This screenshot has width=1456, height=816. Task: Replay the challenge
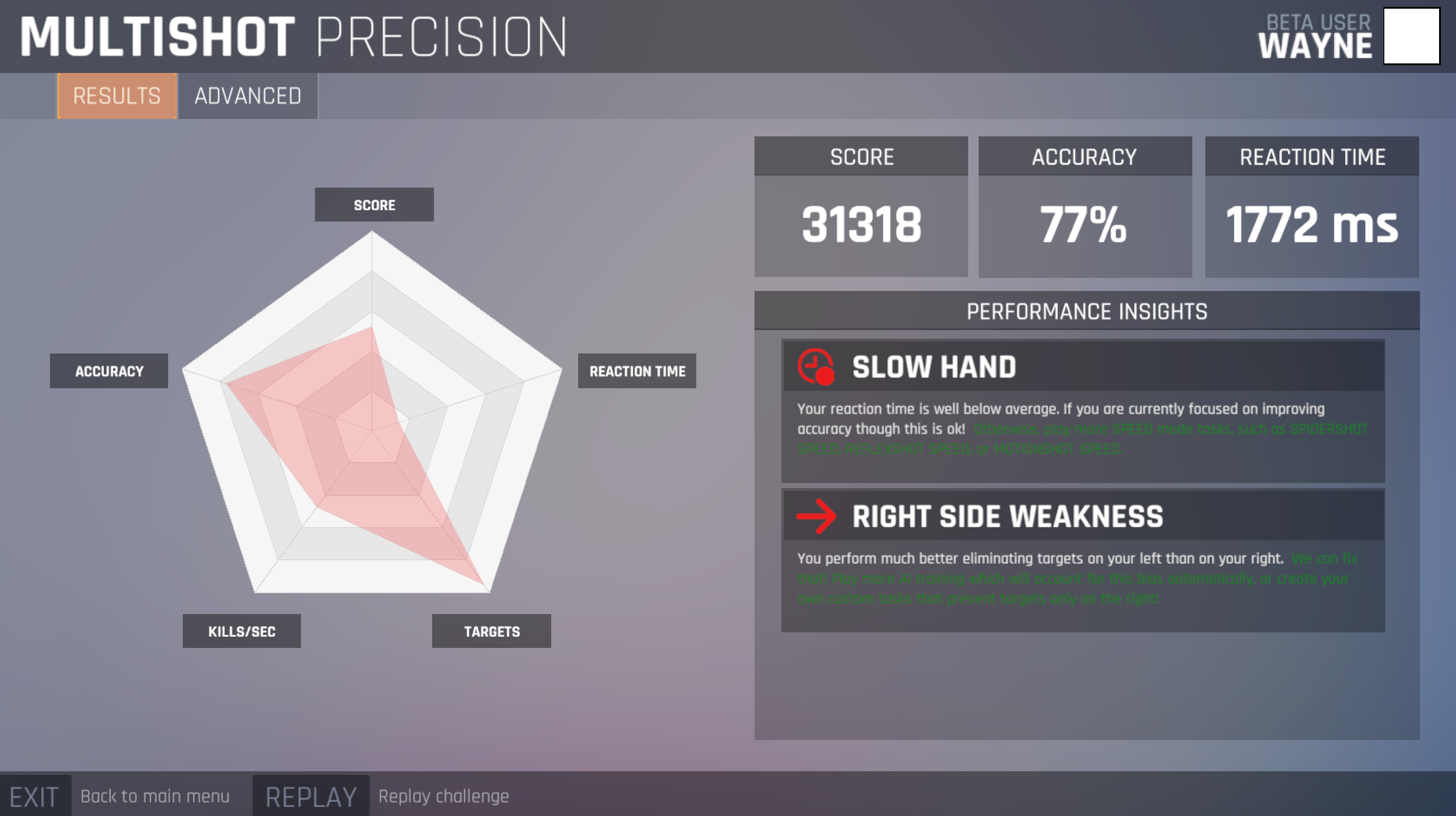pos(311,796)
